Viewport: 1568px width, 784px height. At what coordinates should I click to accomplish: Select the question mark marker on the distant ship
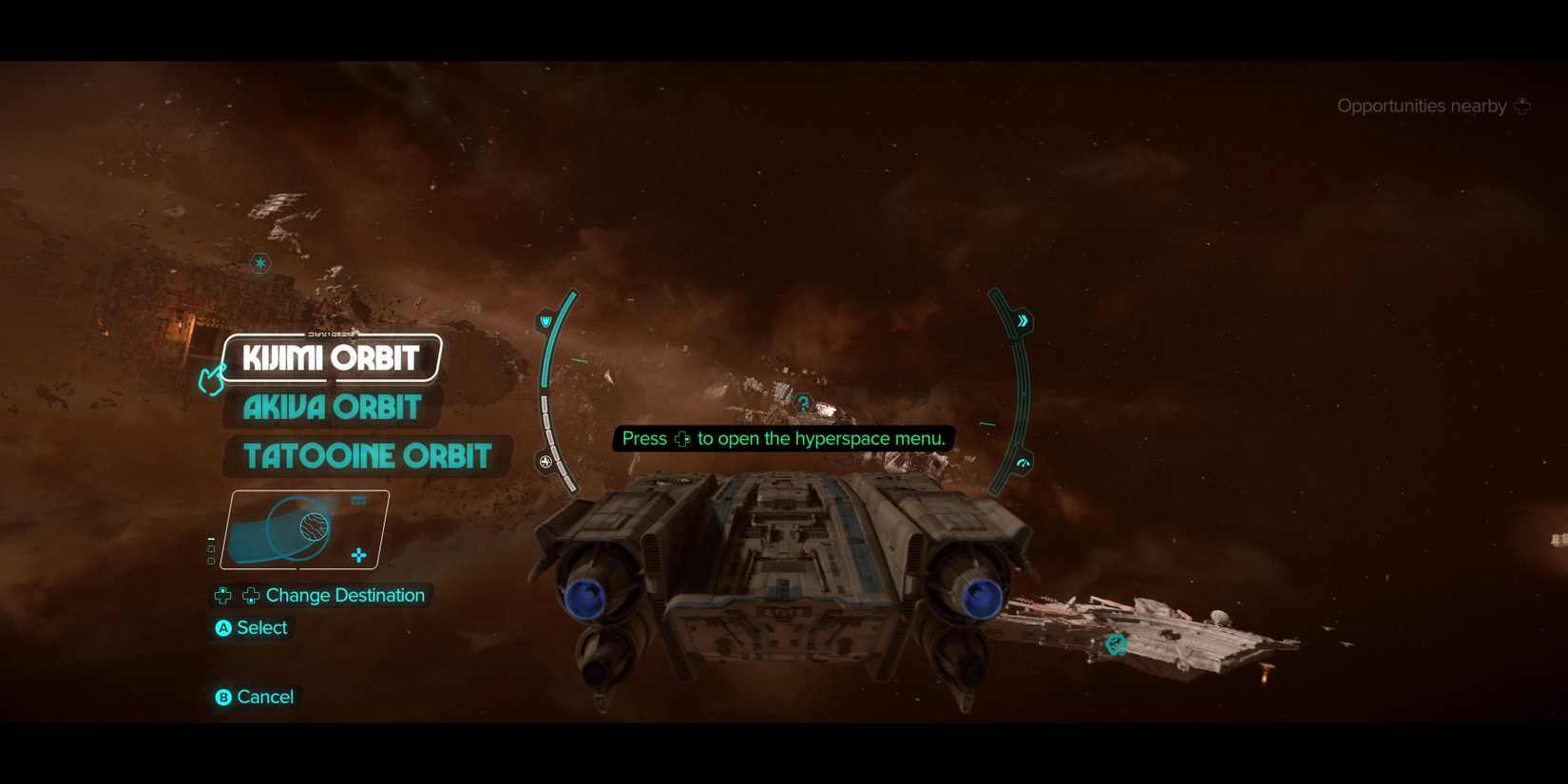(x=804, y=402)
